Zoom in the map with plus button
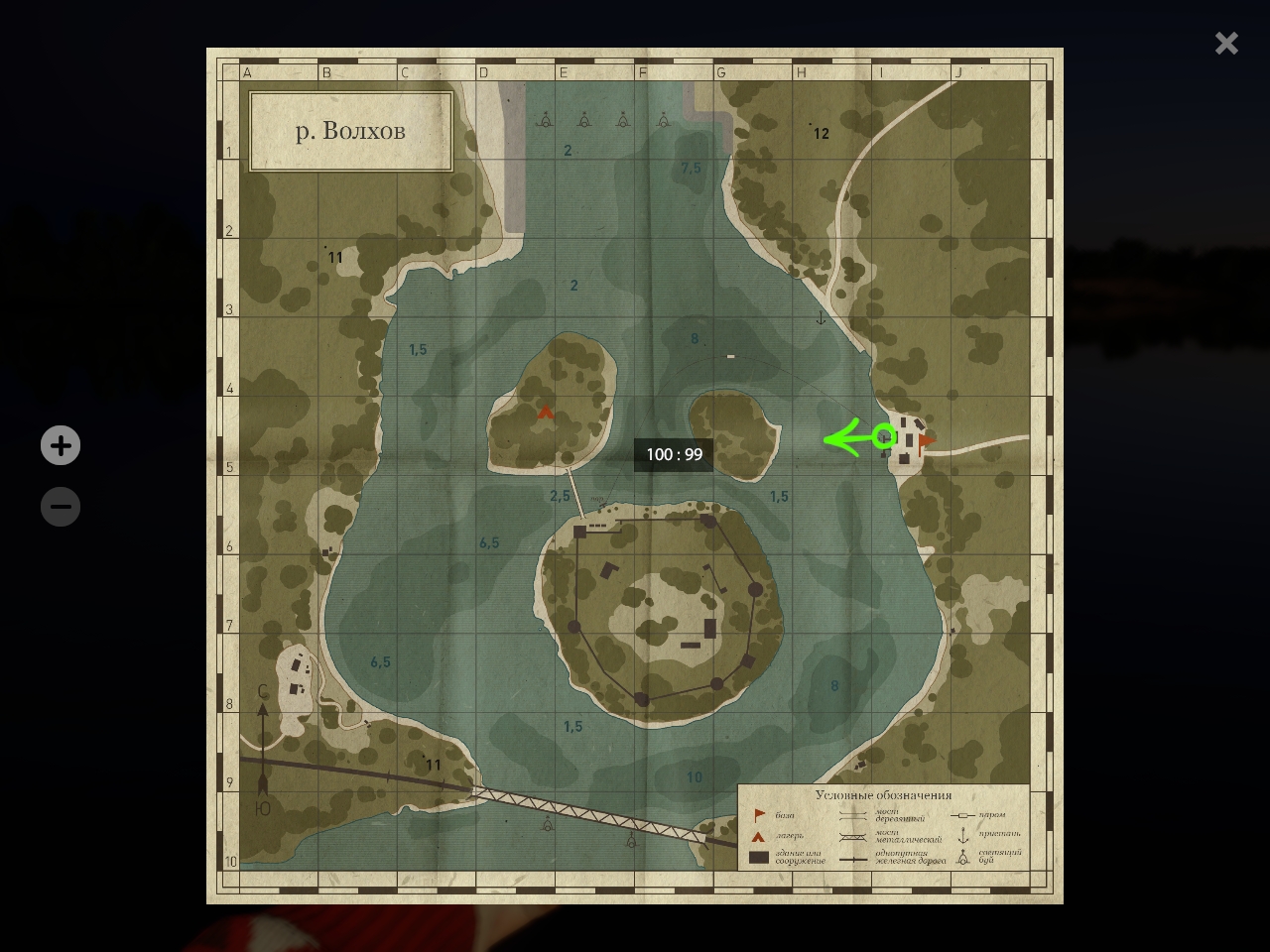Screen dimensions: 1270x952 pyautogui.click(x=61, y=445)
